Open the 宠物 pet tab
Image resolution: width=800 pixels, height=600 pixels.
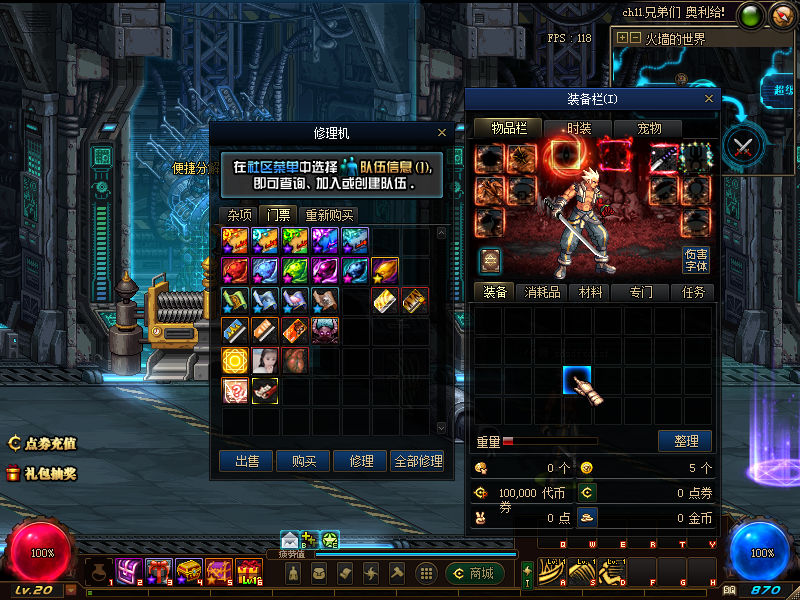[x=650, y=128]
